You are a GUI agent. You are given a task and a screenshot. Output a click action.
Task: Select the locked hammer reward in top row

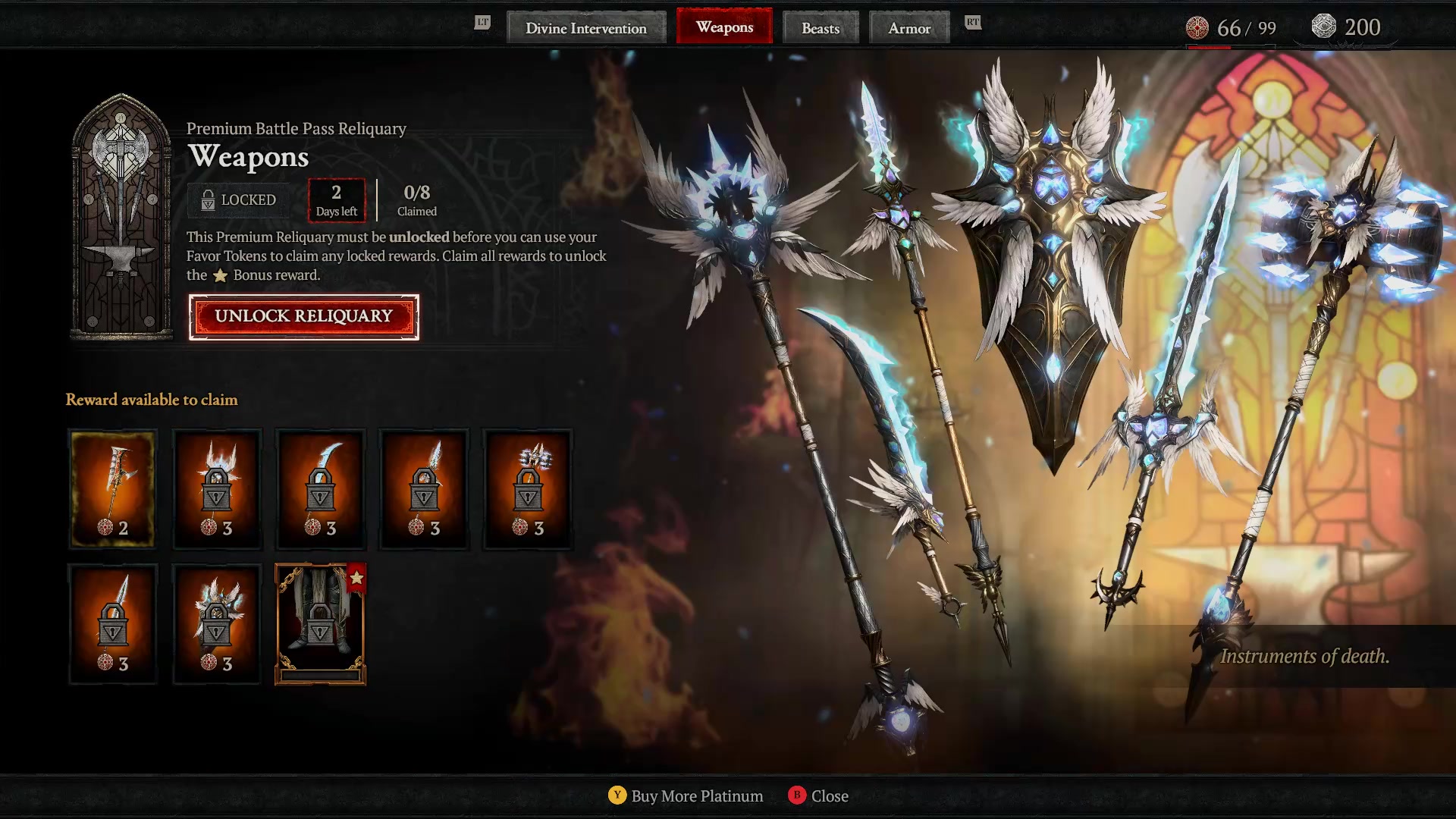point(528,489)
